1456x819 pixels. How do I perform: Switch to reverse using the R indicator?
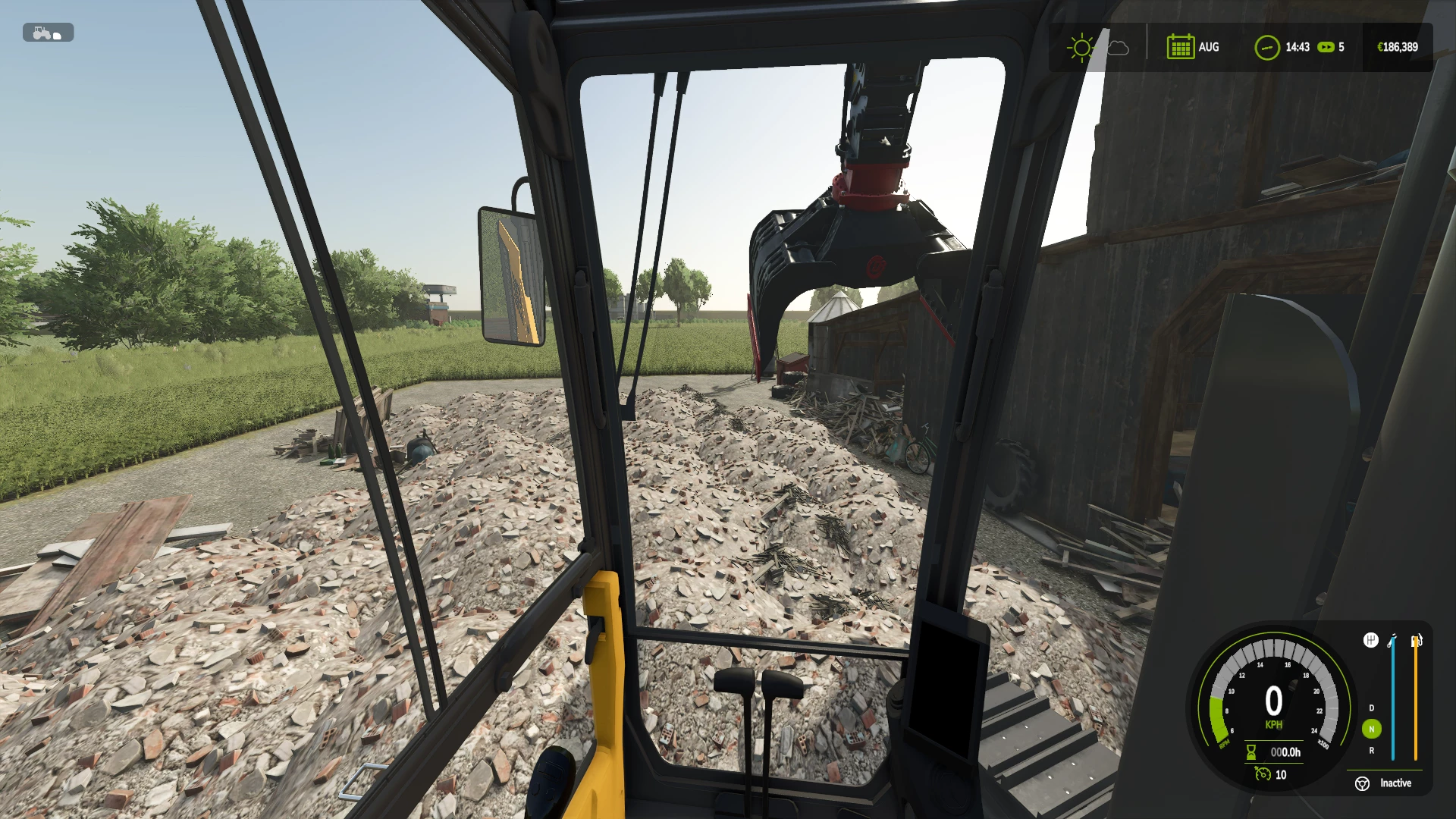pos(1371,751)
